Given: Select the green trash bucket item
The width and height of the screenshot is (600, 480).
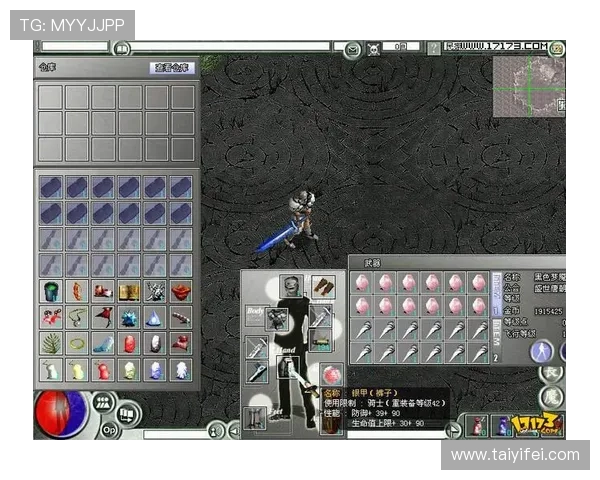Looking at the screenshot, I should tap(50, 291).
